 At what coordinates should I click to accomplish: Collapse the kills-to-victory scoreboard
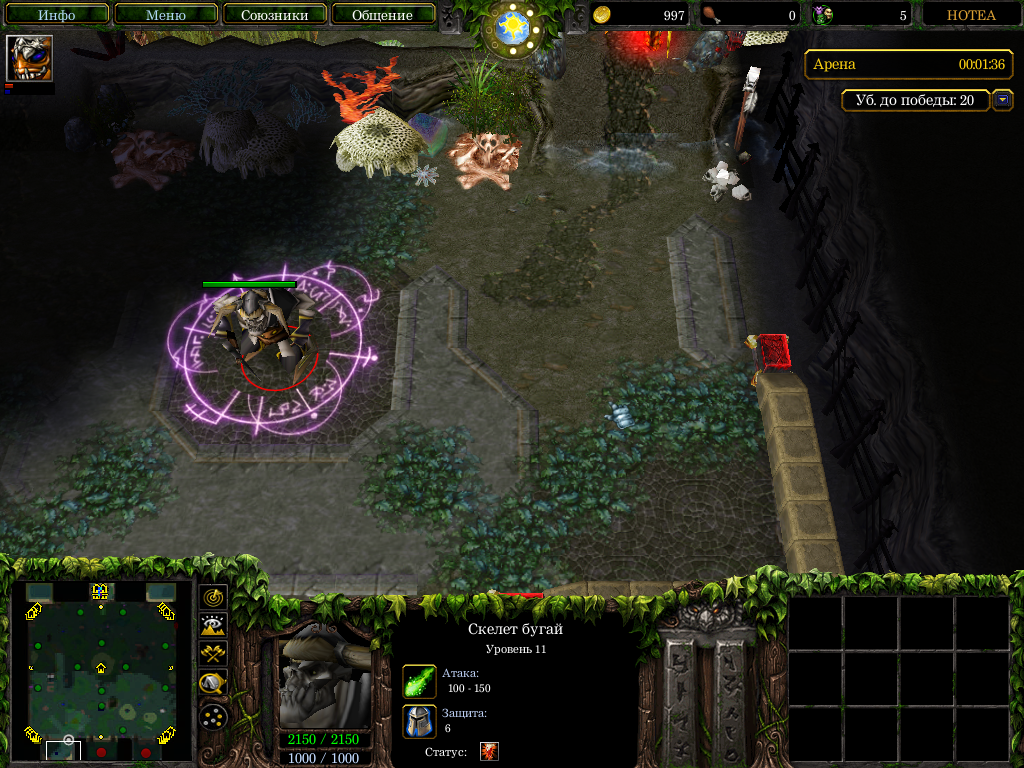[x=1002, y=100]
